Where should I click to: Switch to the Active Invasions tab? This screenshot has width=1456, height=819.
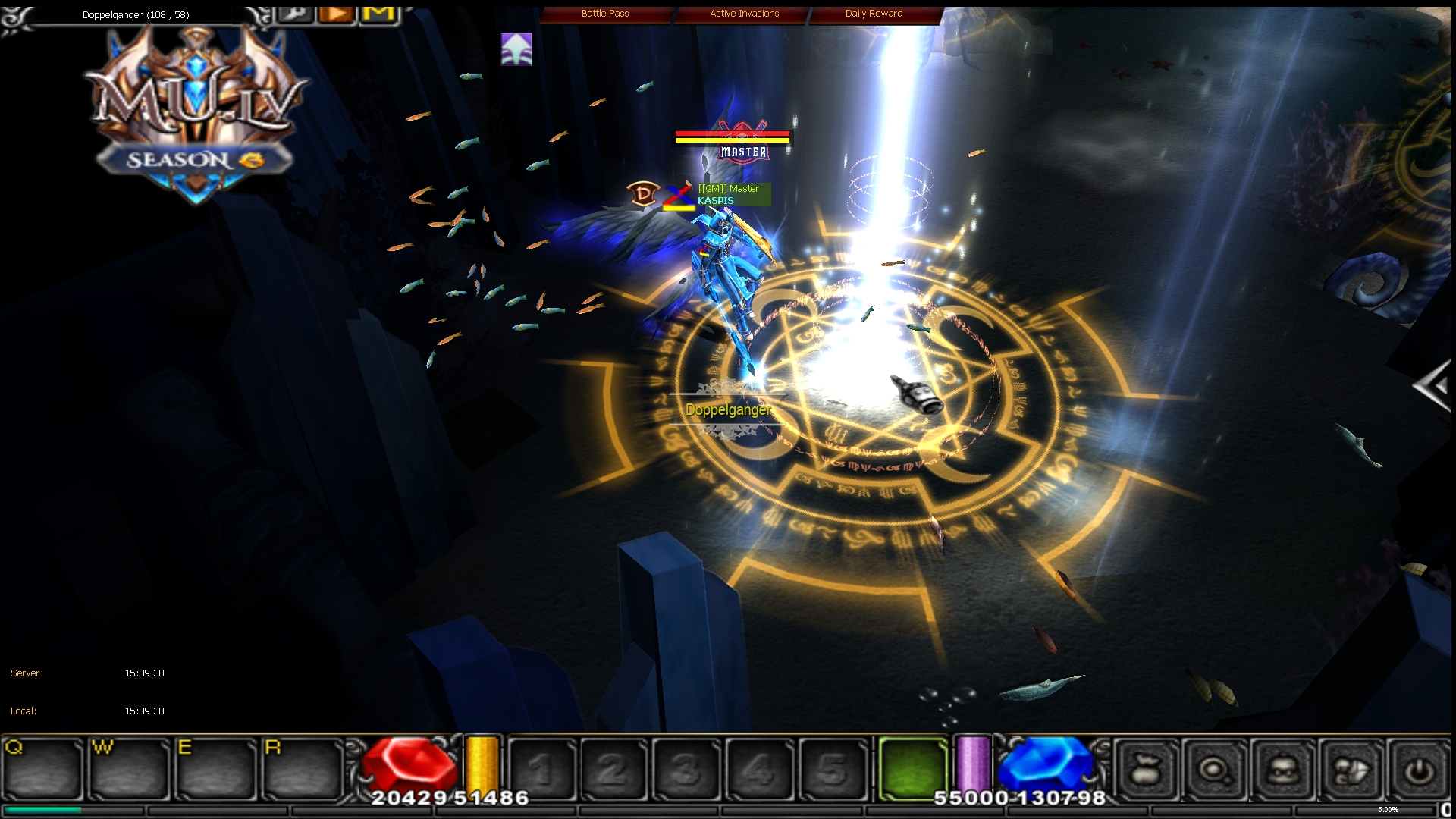pyautogui.click(x=743, y=13)
